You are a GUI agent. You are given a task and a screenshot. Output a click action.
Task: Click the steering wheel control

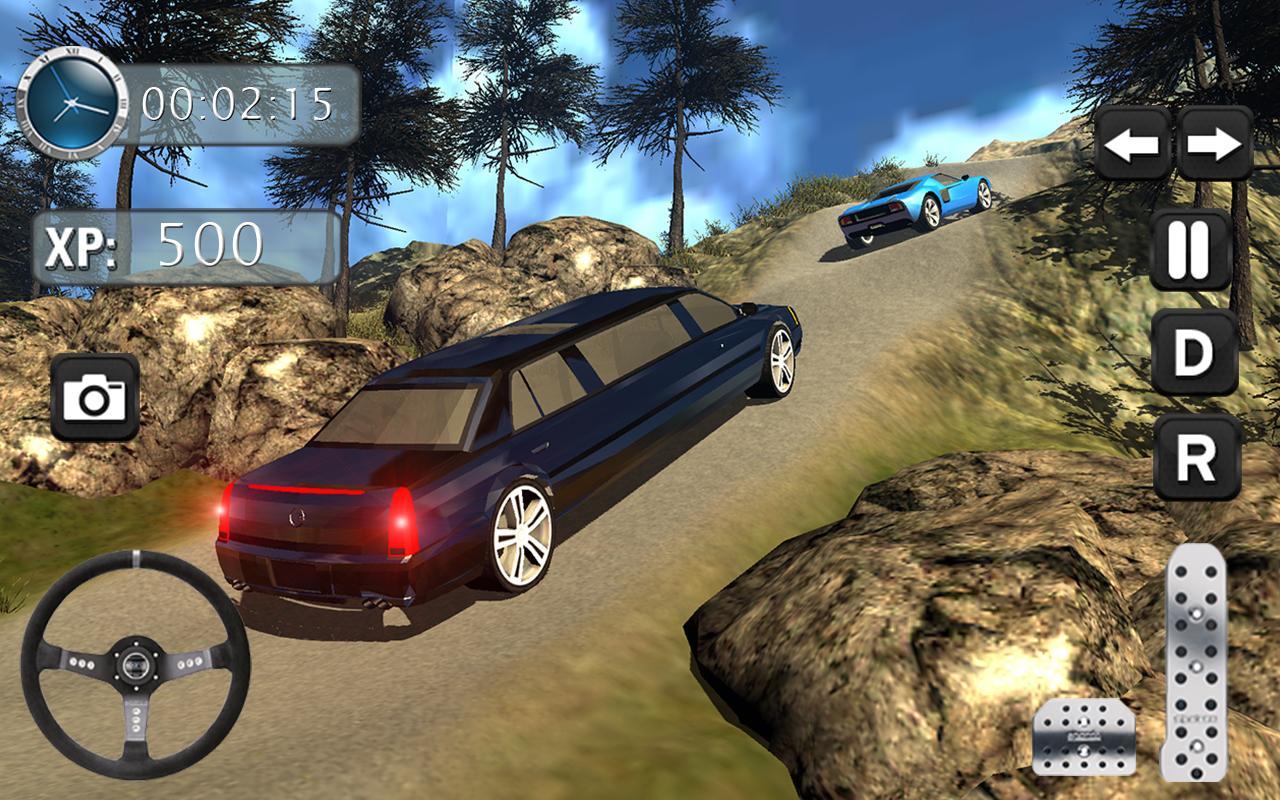[x=135, y=664]
